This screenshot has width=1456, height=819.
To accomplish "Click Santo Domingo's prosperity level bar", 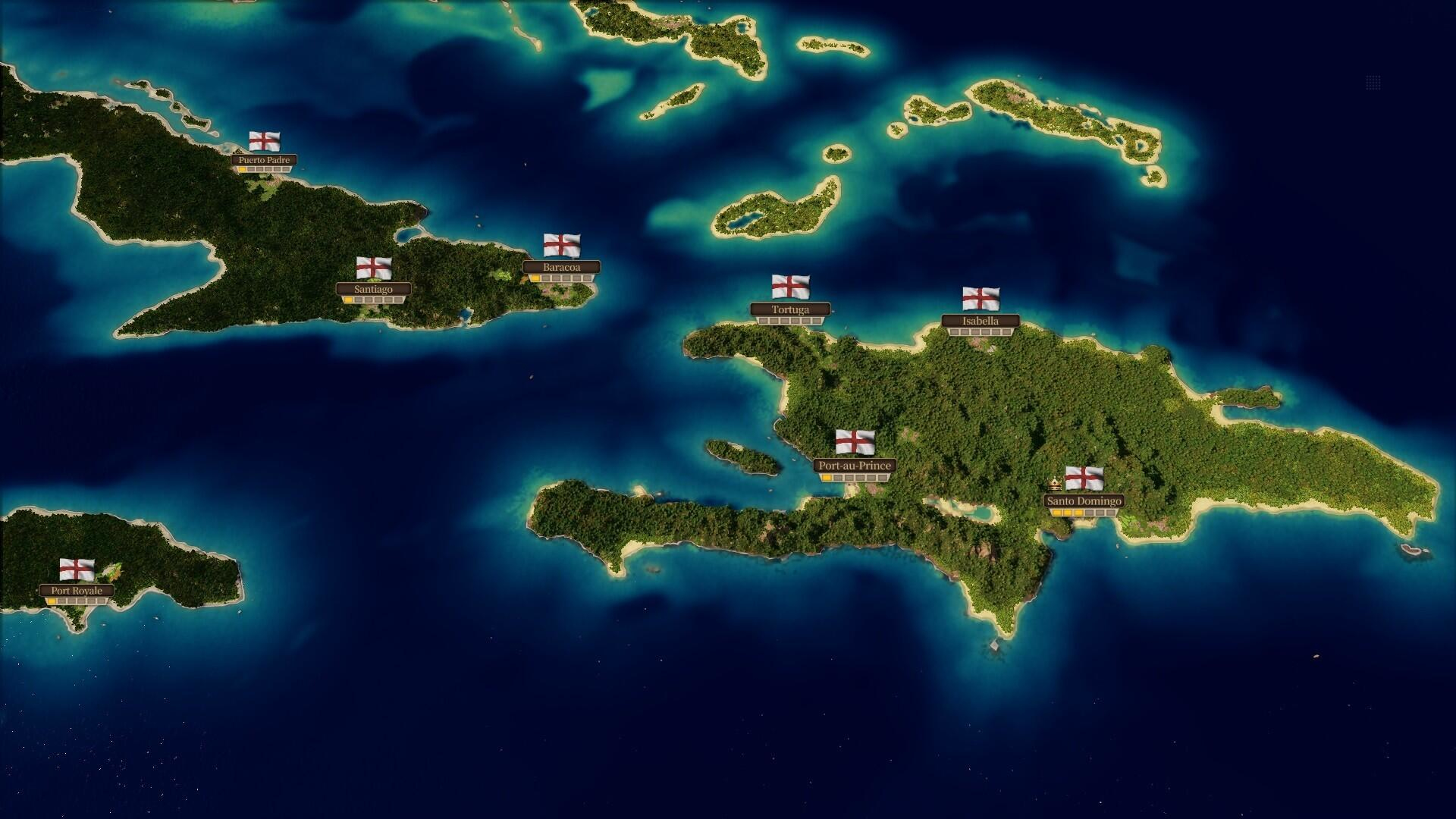I will tap(1085, 512).
